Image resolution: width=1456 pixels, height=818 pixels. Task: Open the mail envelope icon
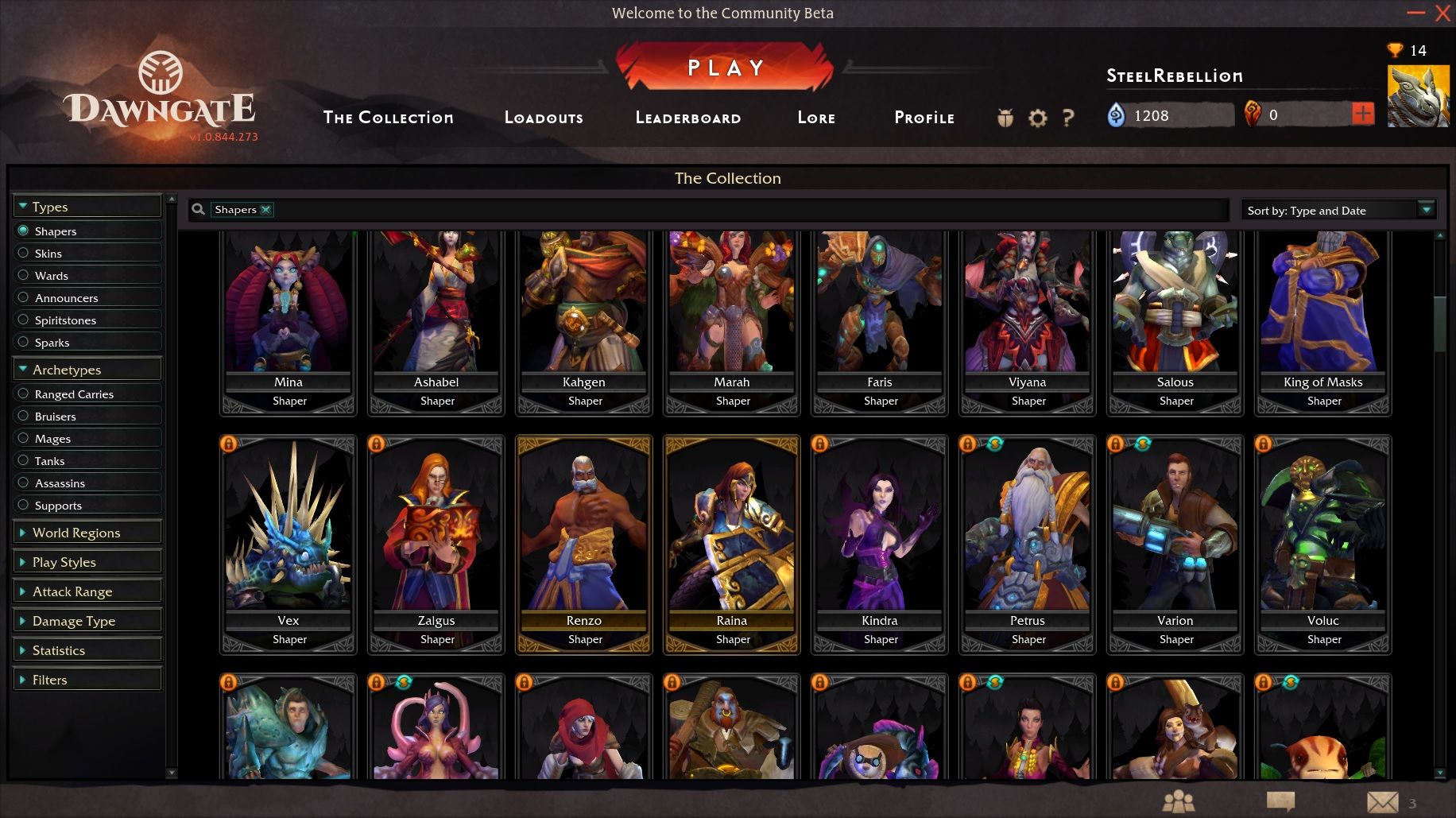(1382, 802)
